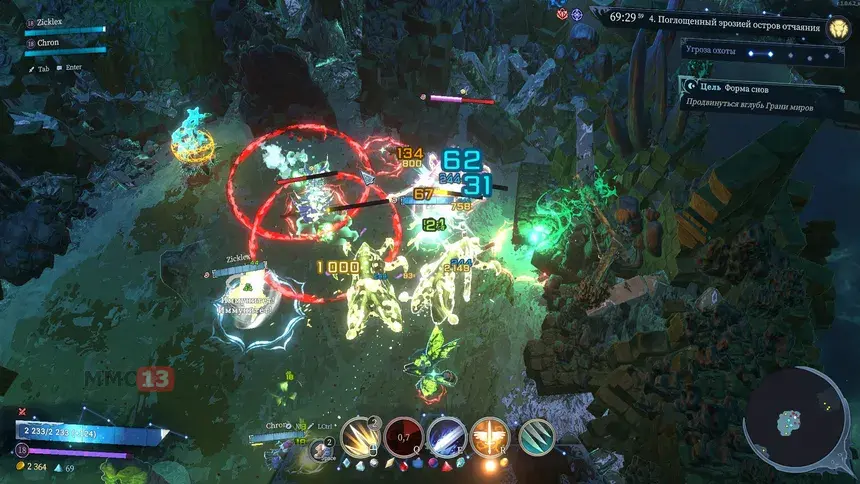Trigger the teal claw slash ability
This screenshot has width=860, height=484.
point(536,437)
